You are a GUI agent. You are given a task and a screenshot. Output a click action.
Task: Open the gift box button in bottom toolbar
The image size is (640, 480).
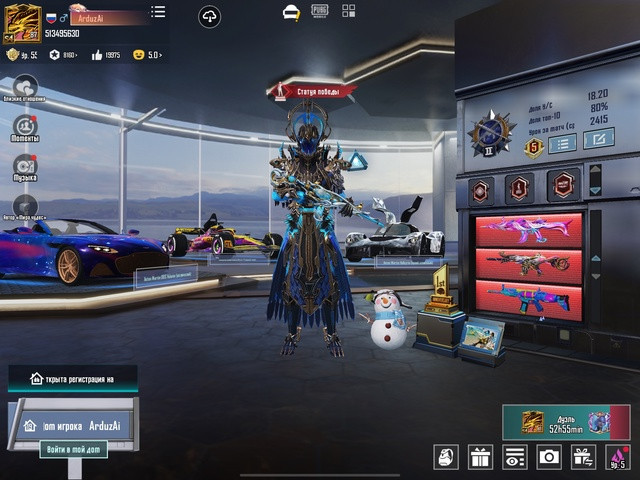coord(481,457)
